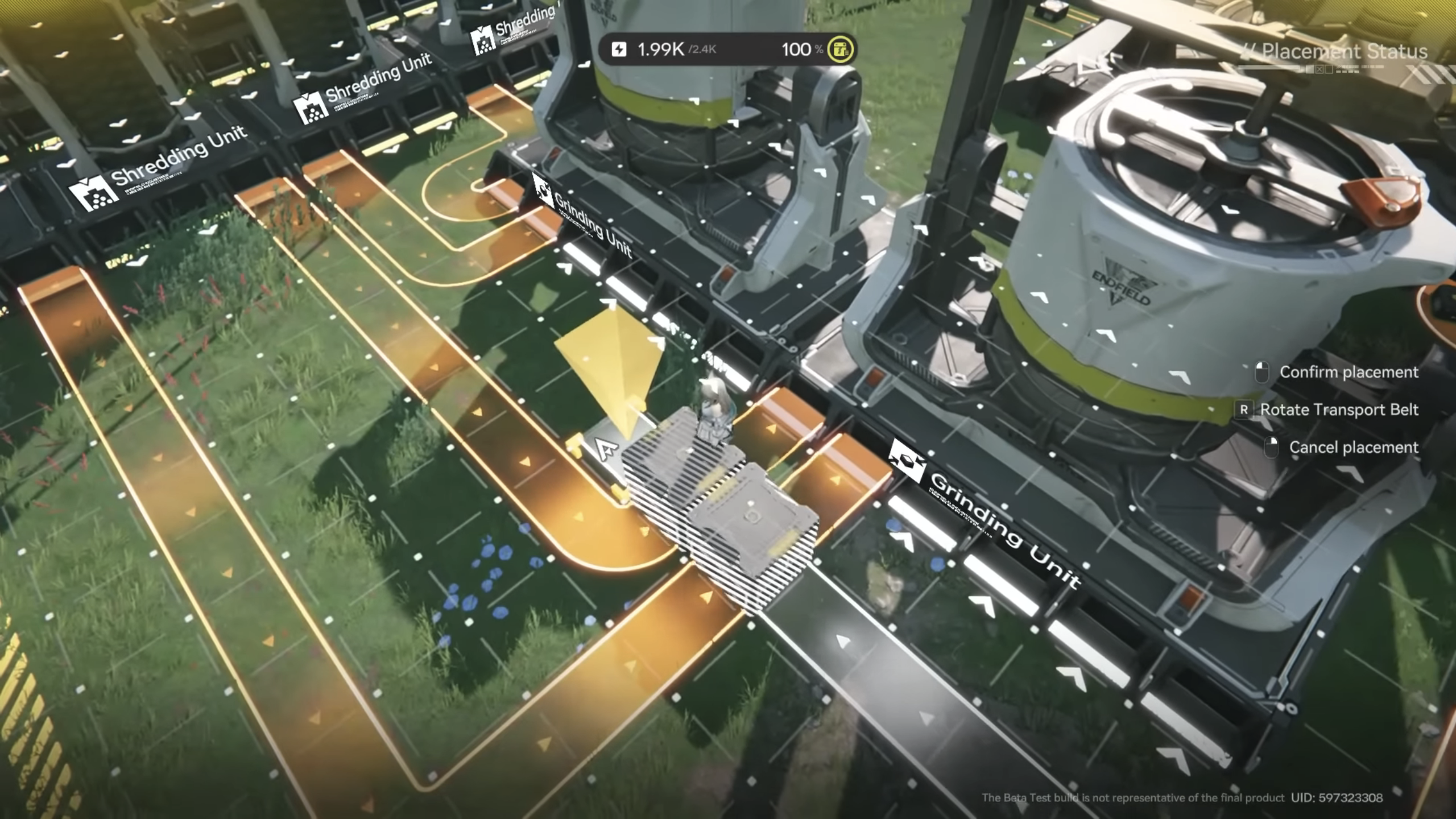Screen dimensions: 1456x819
Task: Select the yellow placement arrow above the conveyor
Action: pyautogui.click(x=611, y=364)
